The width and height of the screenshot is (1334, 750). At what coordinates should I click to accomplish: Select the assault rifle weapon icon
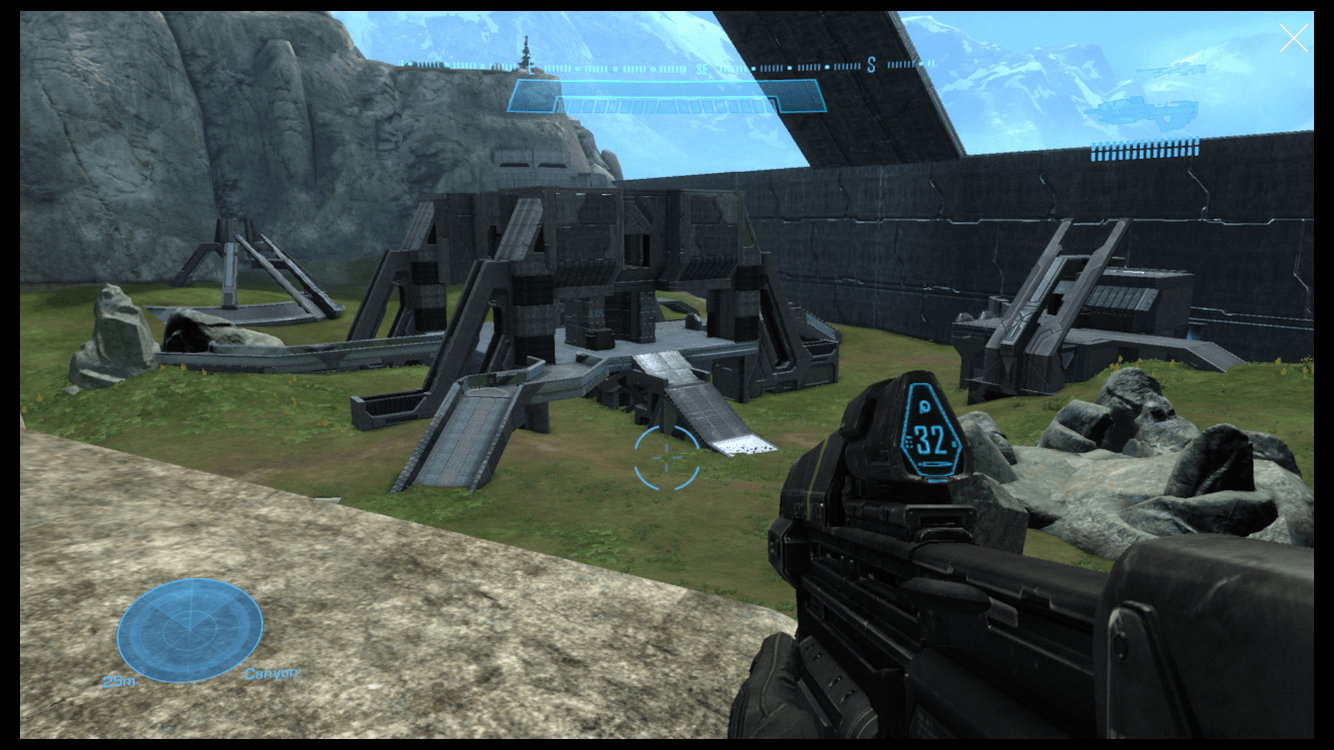[x=1144, y=112]
